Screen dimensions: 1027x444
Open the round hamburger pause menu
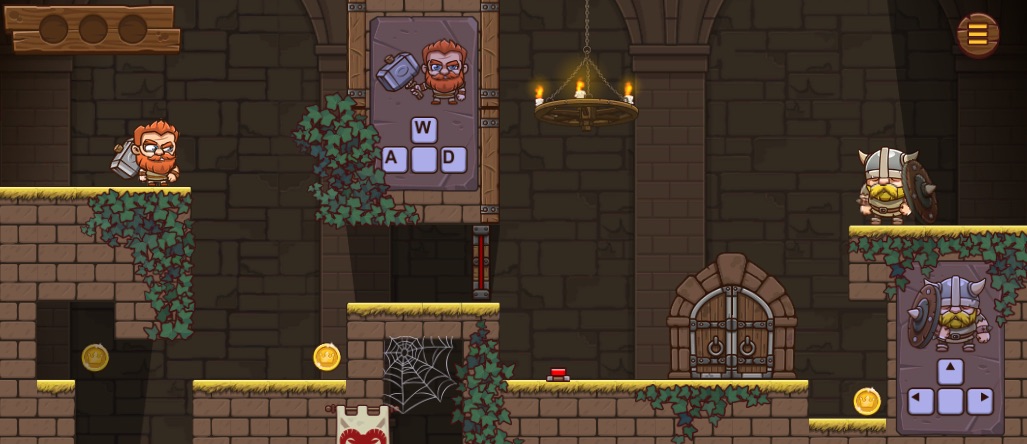(977, 35)
